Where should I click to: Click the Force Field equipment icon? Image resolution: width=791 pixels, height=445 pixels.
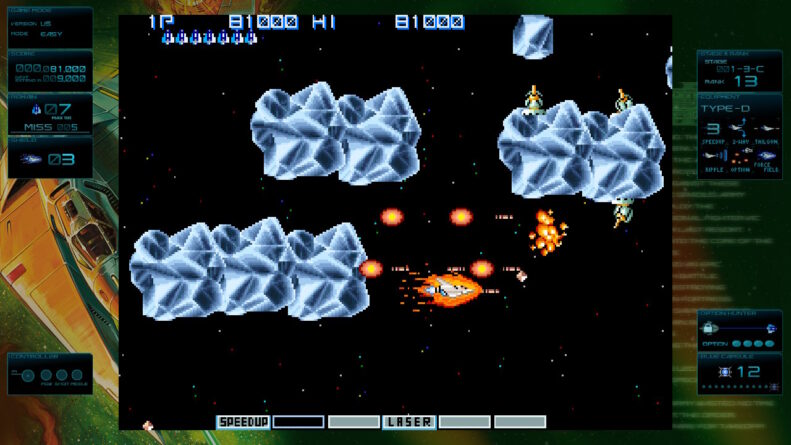point(767,155)
